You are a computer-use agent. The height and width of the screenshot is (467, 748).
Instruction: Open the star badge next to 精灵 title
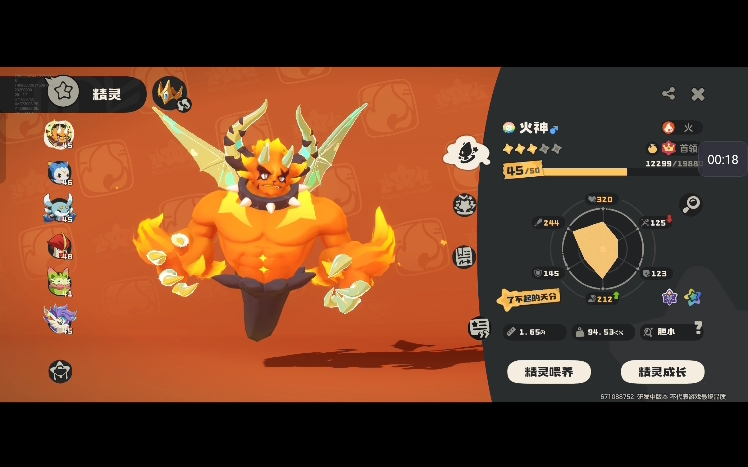pos(64,92)
